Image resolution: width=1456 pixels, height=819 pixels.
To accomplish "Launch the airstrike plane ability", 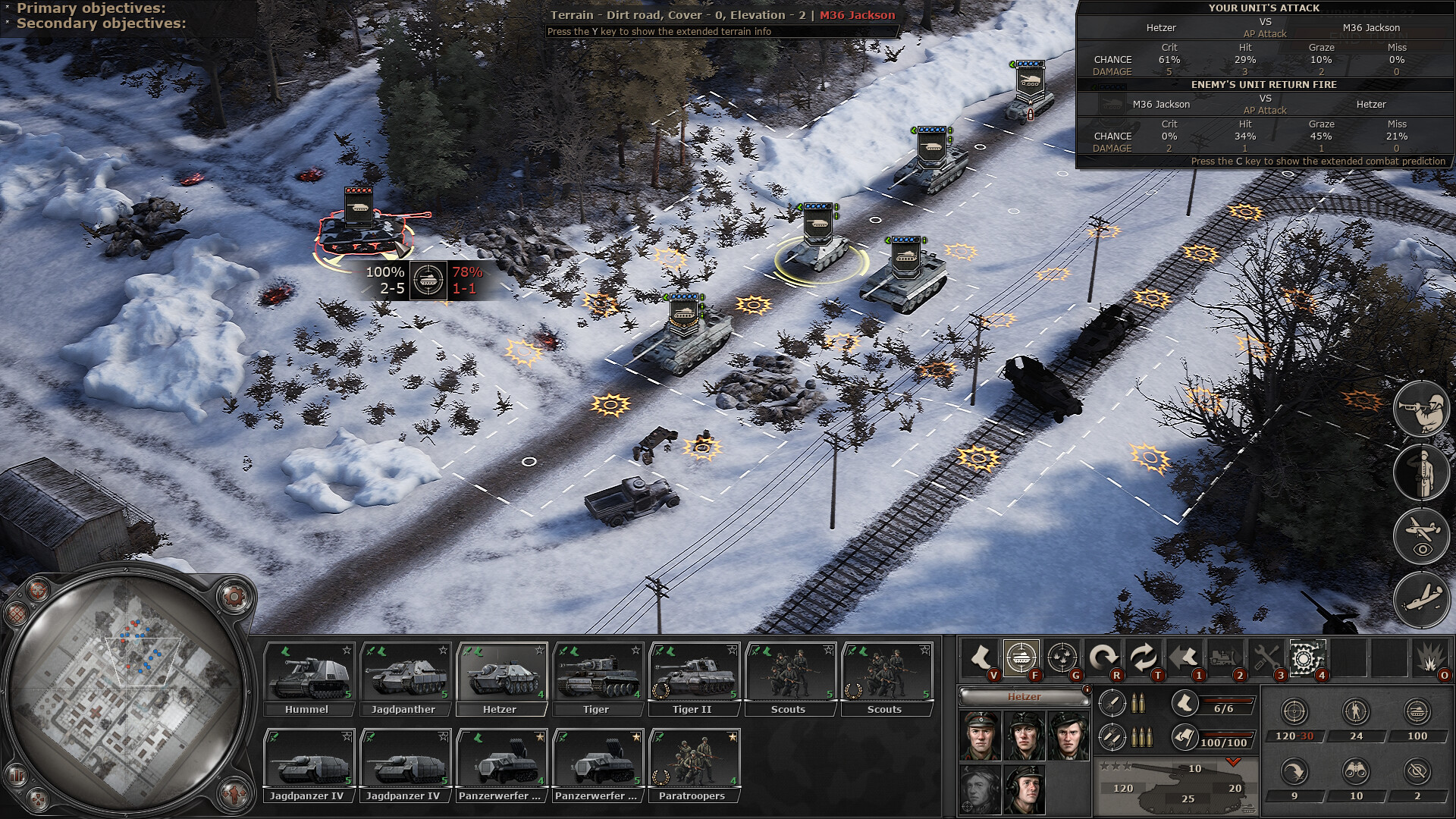I will [x=1422, y=597].
